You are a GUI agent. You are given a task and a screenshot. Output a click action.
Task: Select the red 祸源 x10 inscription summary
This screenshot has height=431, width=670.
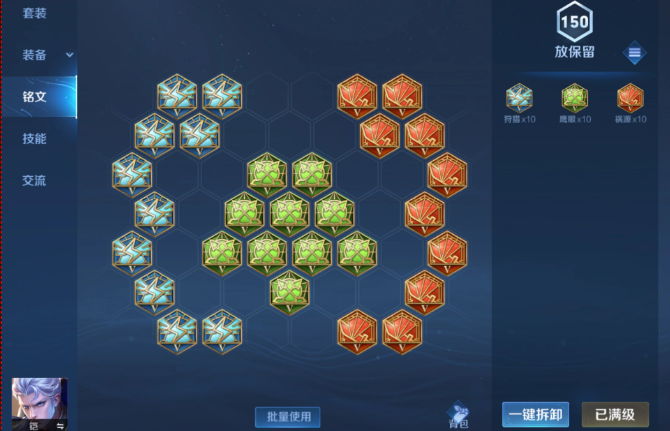click(630, 99)
